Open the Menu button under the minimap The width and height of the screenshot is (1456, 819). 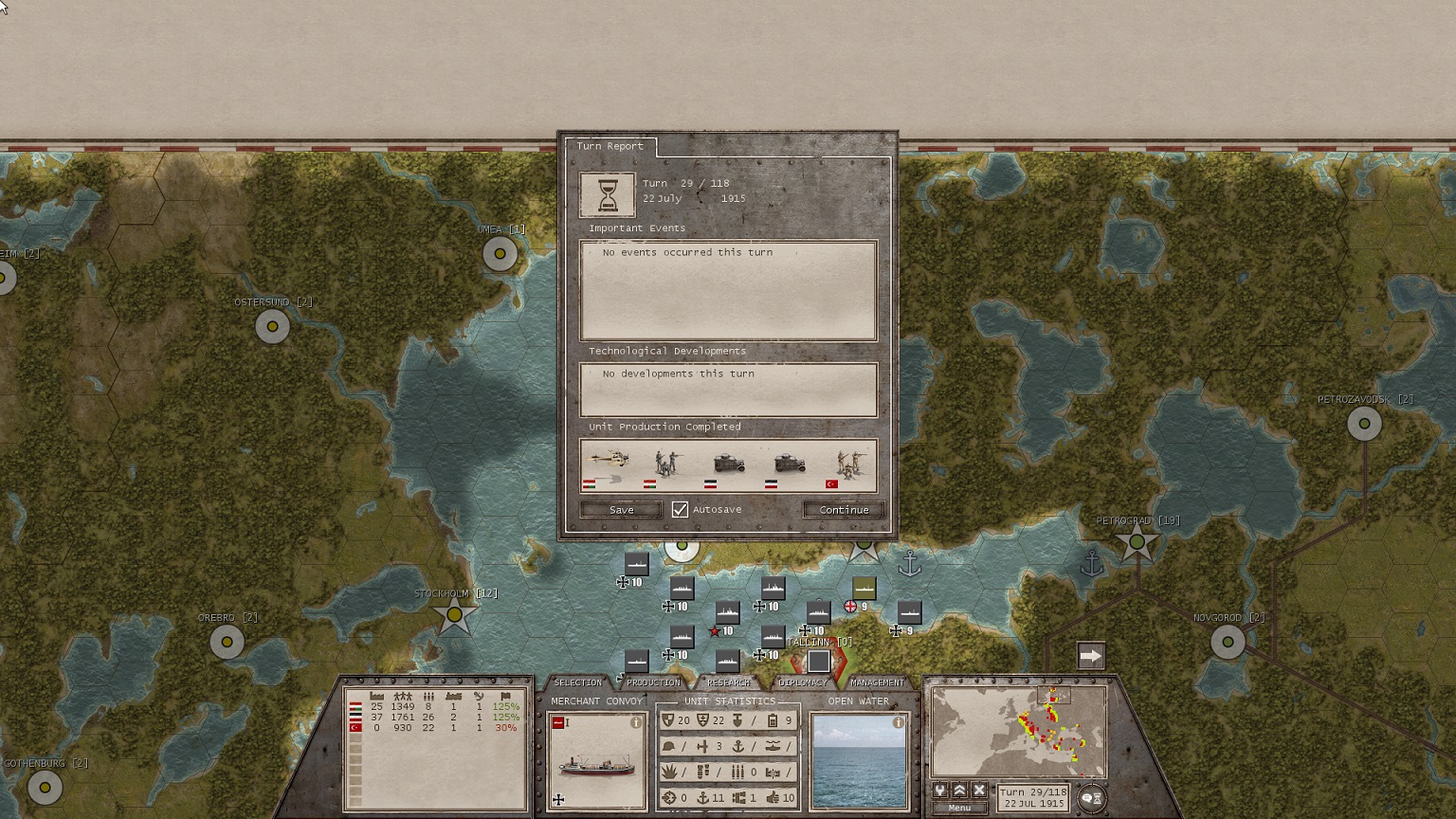959,809
